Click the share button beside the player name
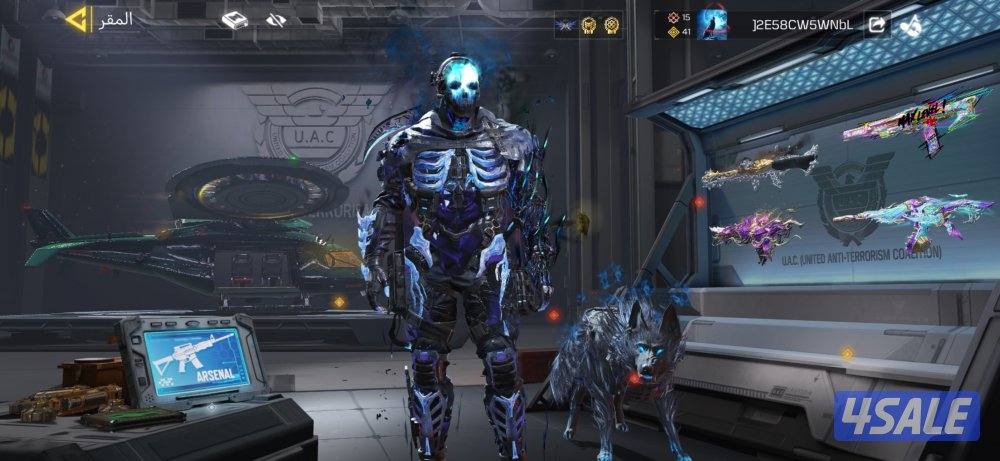The width and height of the screenshot is (1000, 461). point(877,24)
